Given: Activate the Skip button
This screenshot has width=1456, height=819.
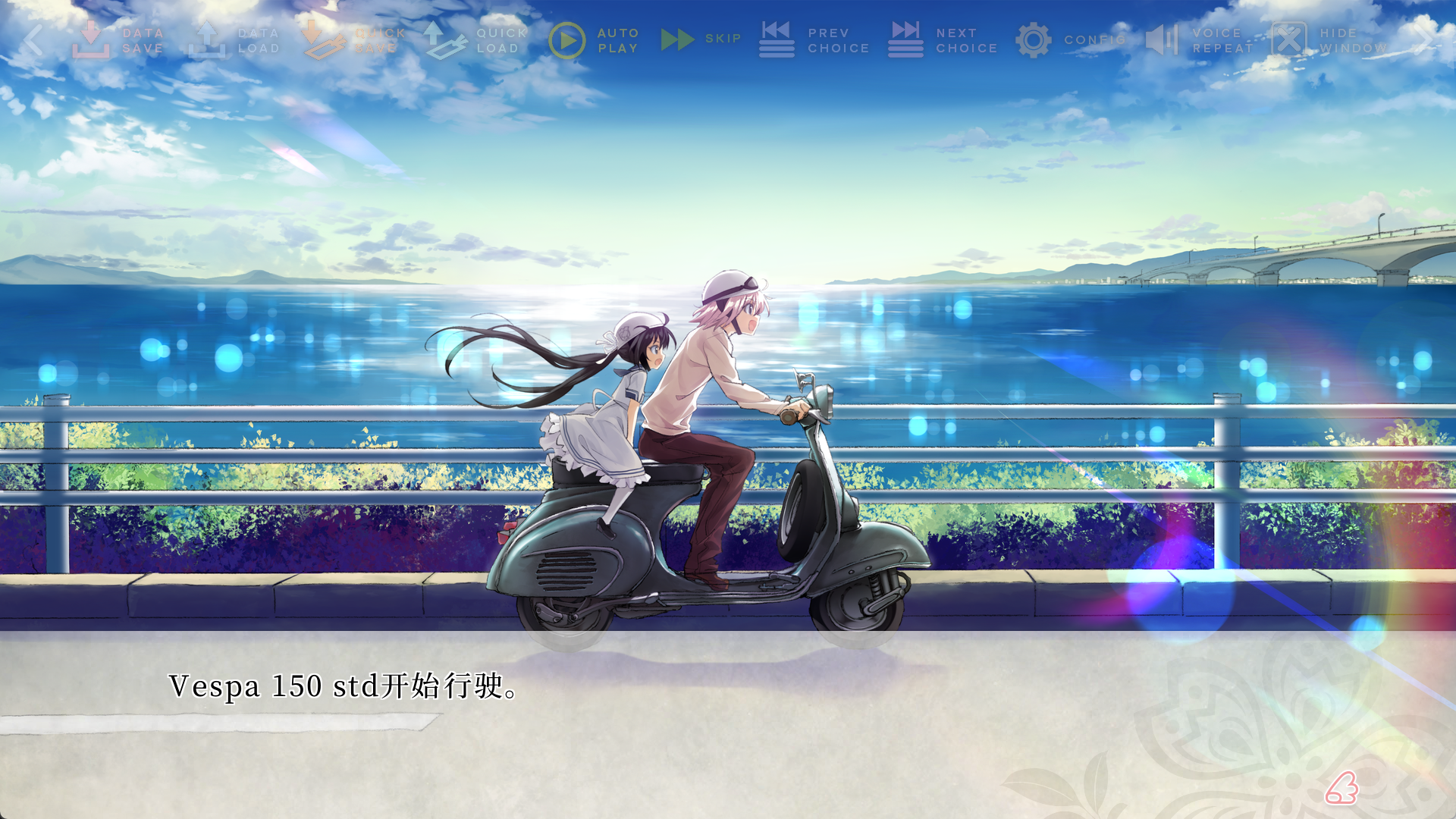Looking at the screenshot, I should click(x=700, y=39).
